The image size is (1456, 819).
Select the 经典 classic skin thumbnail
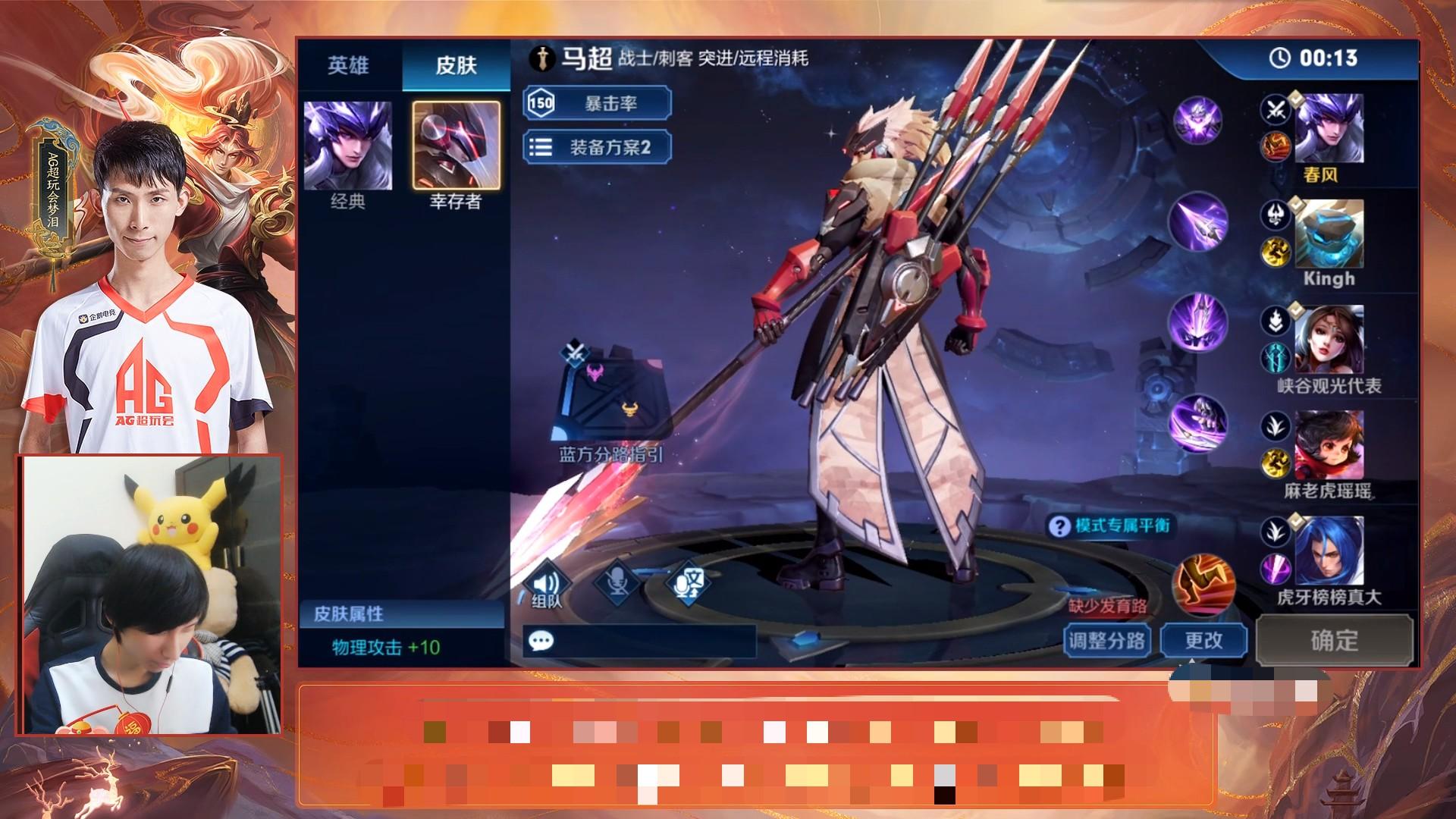[348, 146]
